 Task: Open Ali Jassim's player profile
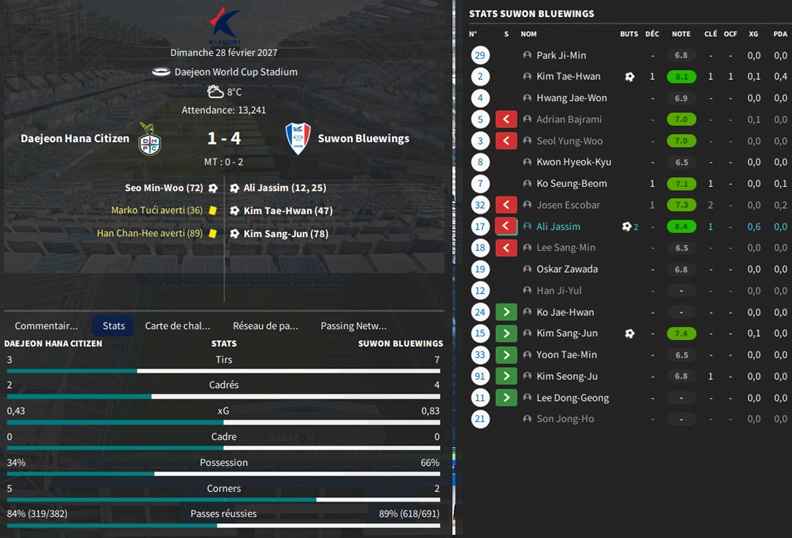pyautogui.click(x=558, y=227)
